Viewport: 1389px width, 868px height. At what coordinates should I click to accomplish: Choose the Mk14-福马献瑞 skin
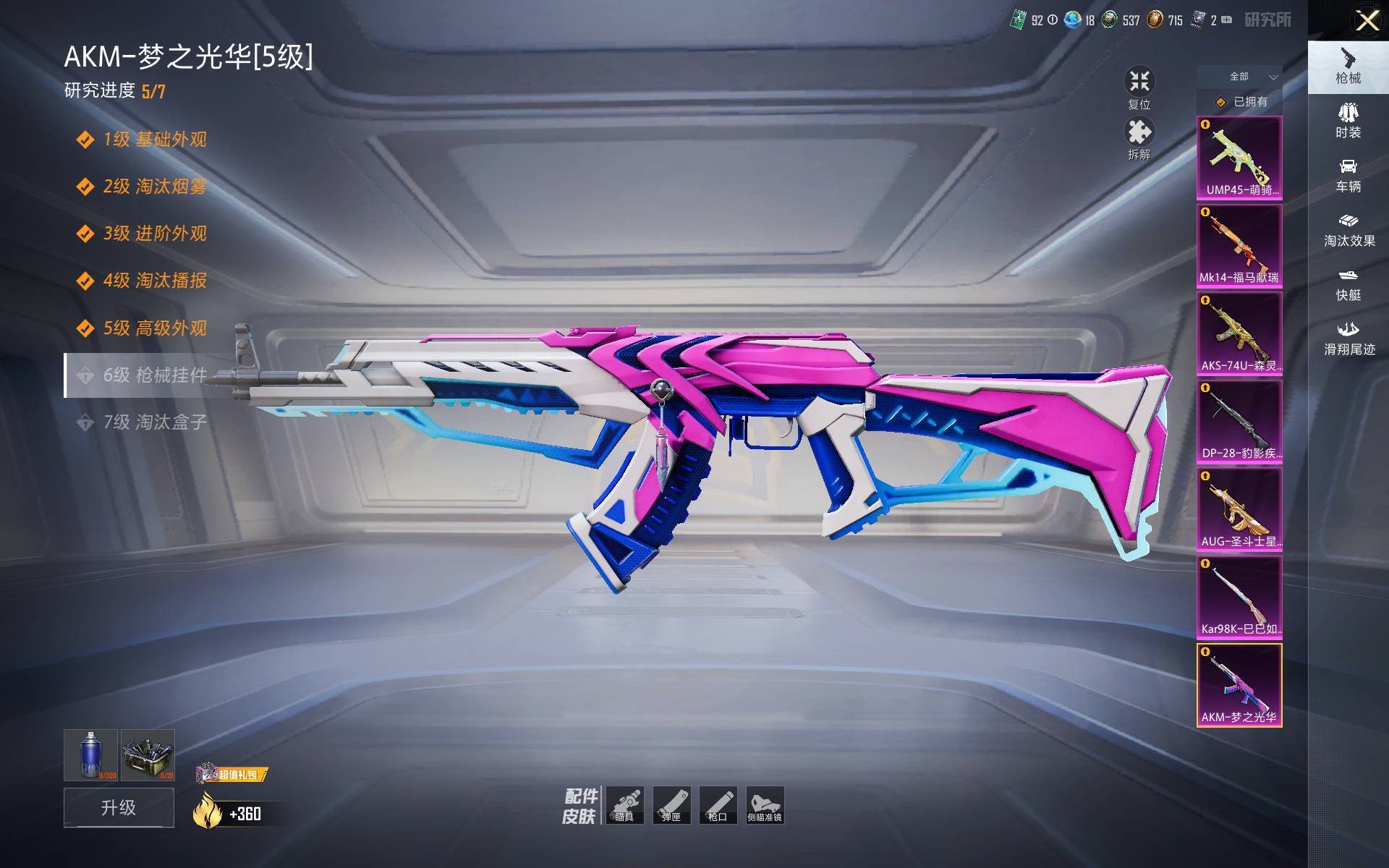coord(1239,246)
